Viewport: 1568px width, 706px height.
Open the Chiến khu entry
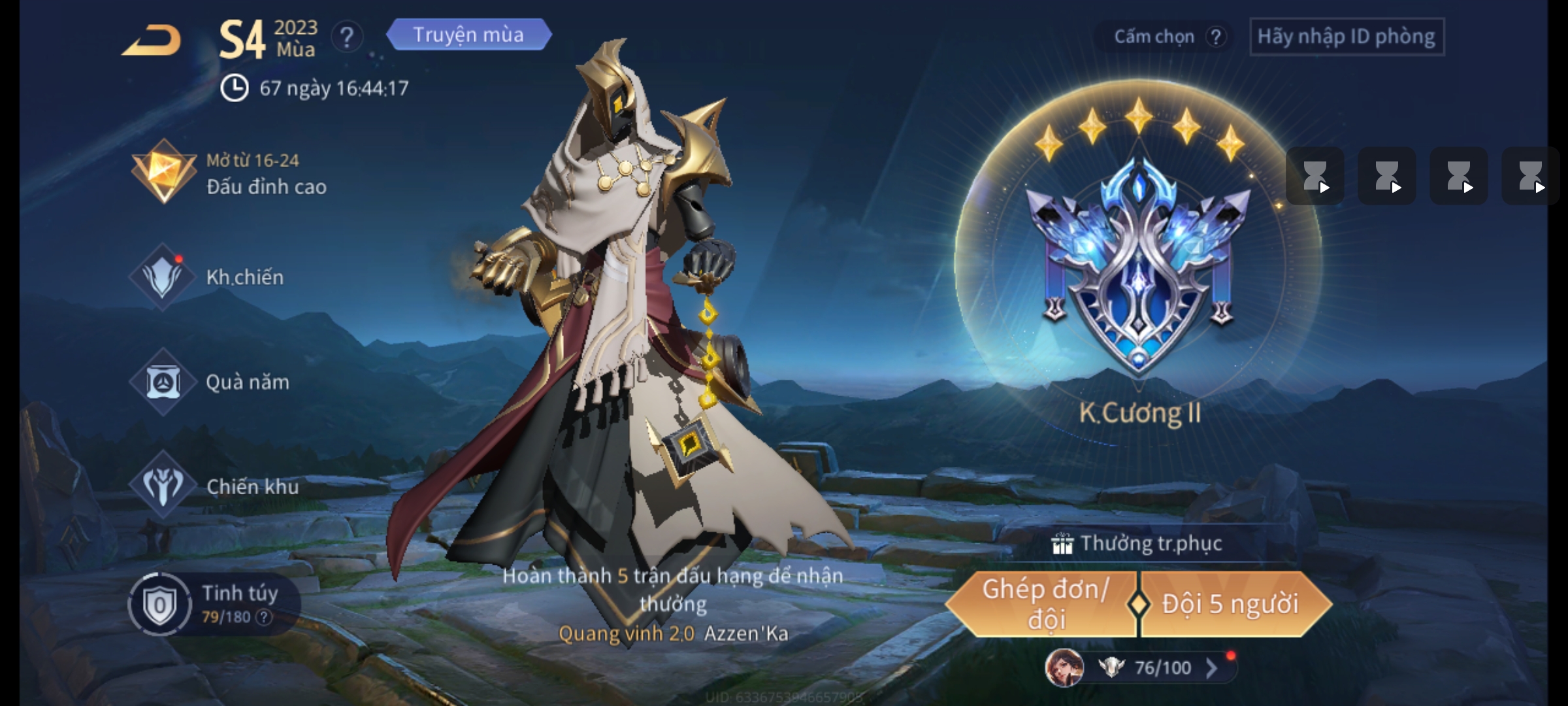pyautogui.click(x=214, y=486)
